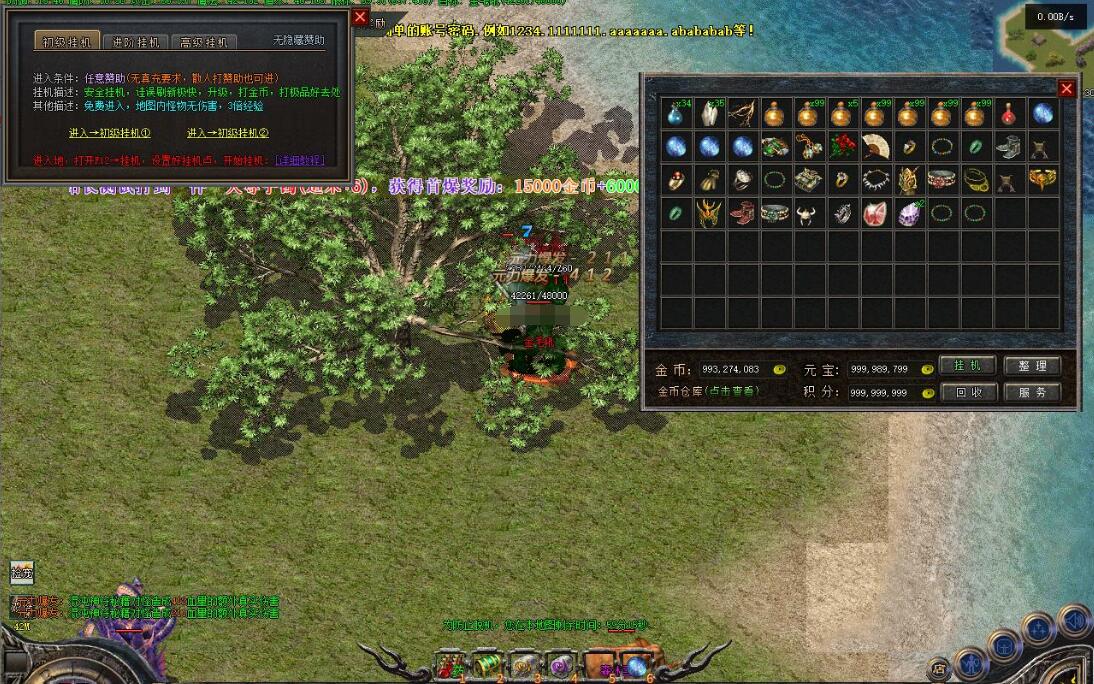Select the folding fan item

click(876, 146)
